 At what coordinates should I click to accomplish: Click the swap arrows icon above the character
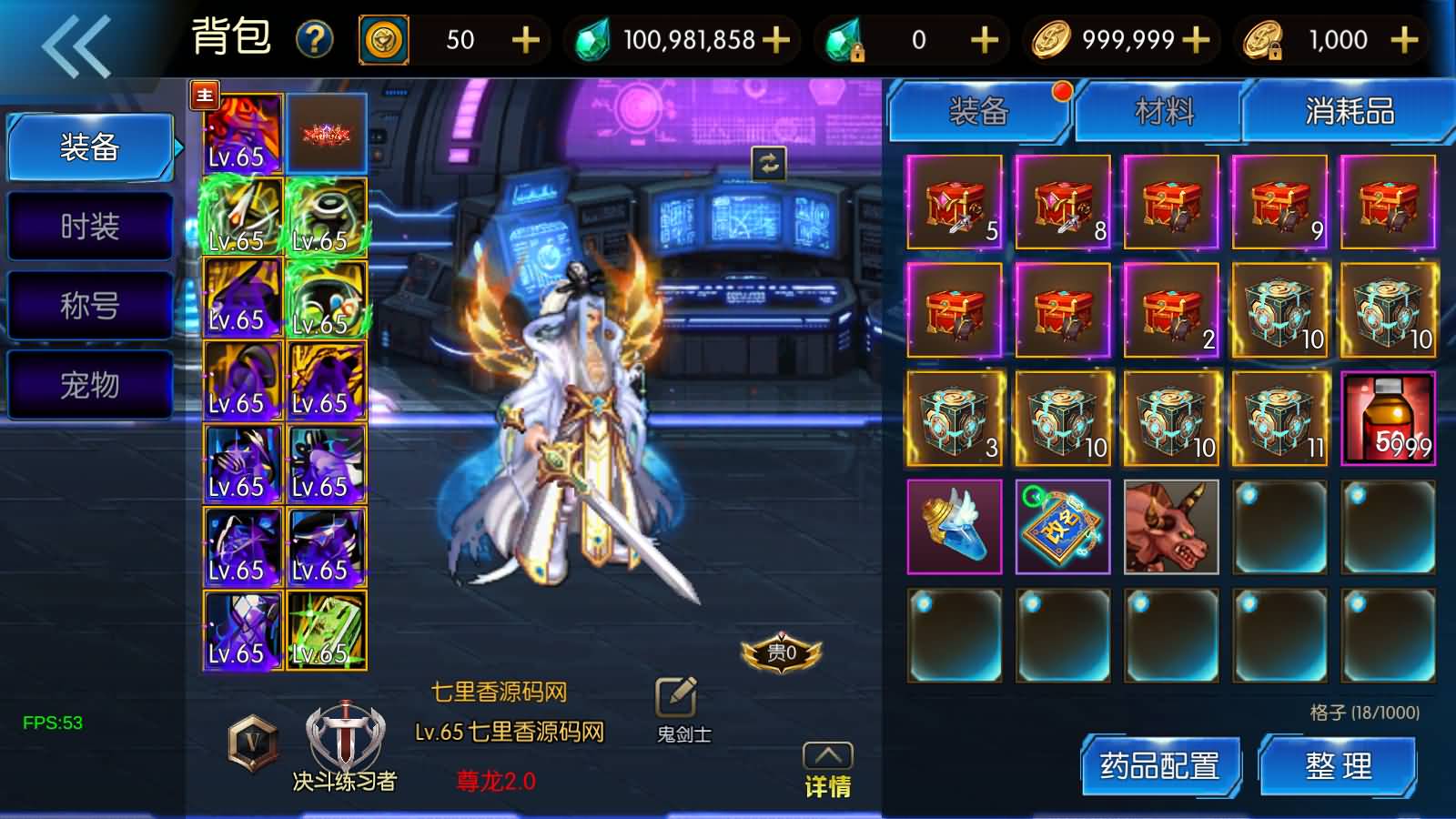pyautogui.click(x=767, y=164)
